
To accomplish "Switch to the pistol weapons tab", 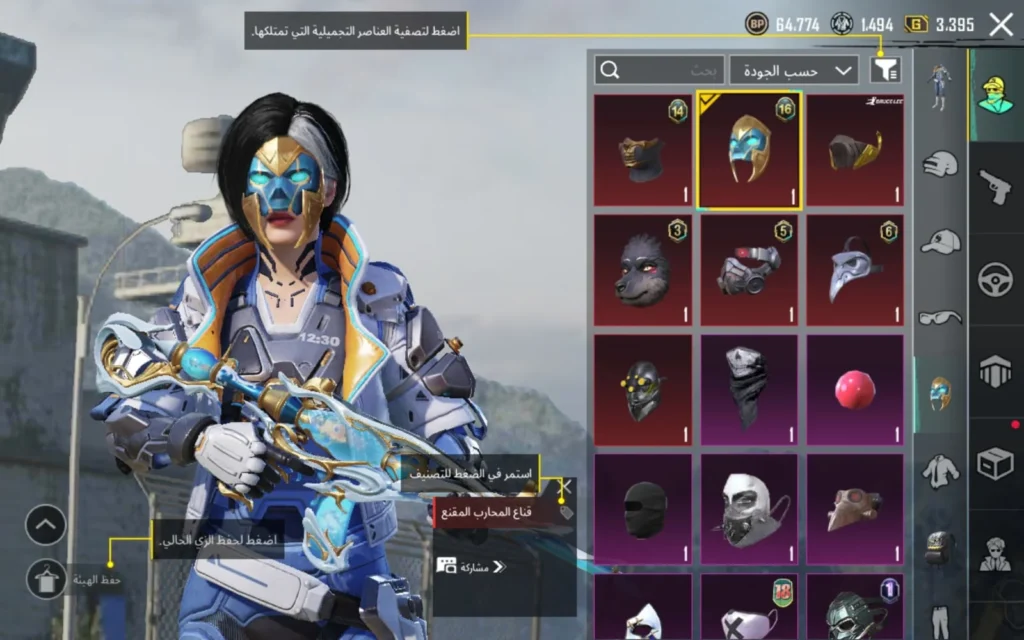I will pos(996,186).
